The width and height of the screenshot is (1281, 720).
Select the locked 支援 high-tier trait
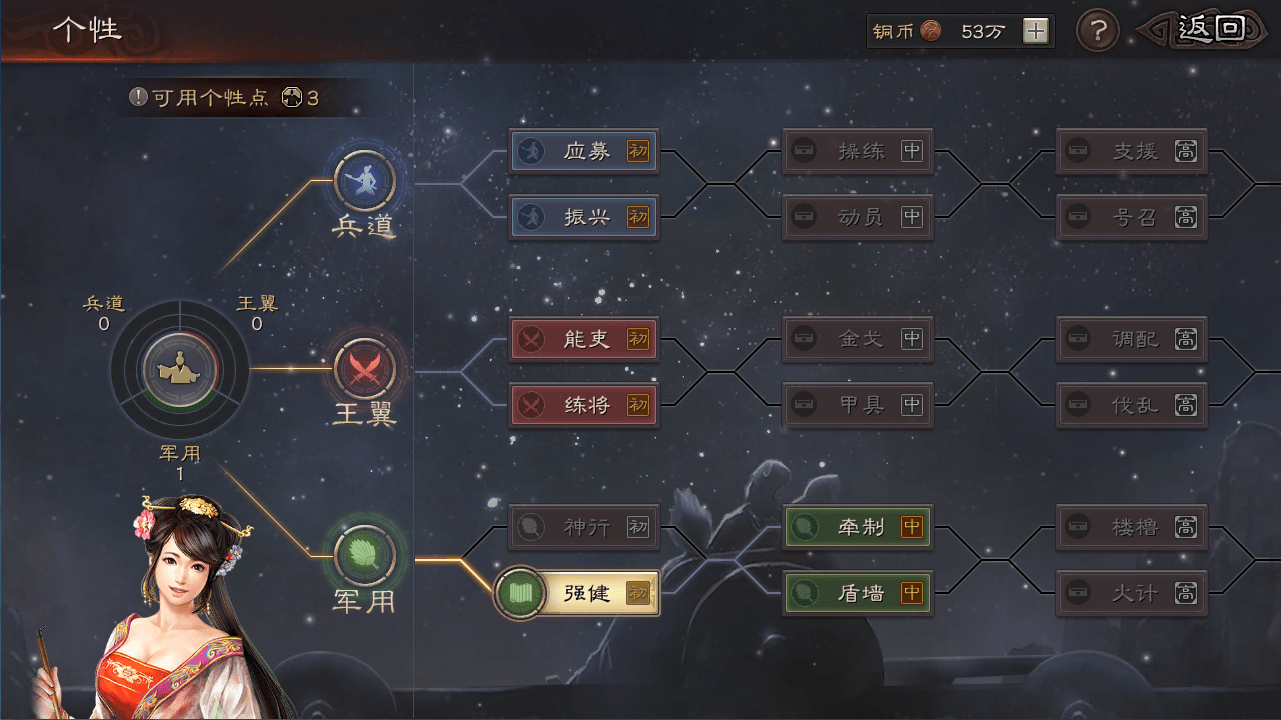(x=1132, y=151)
